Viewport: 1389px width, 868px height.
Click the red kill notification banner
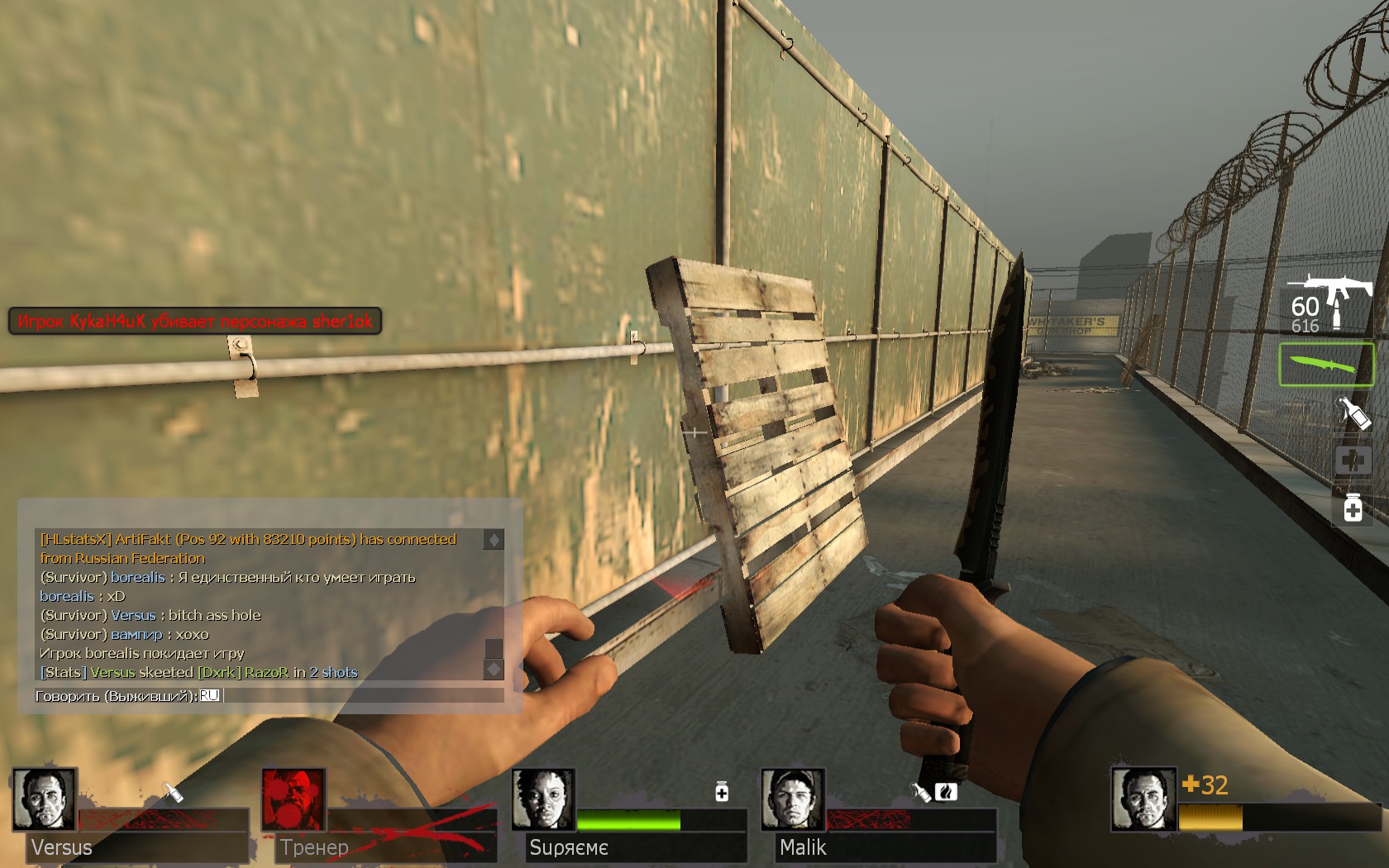tap(195, 322)
